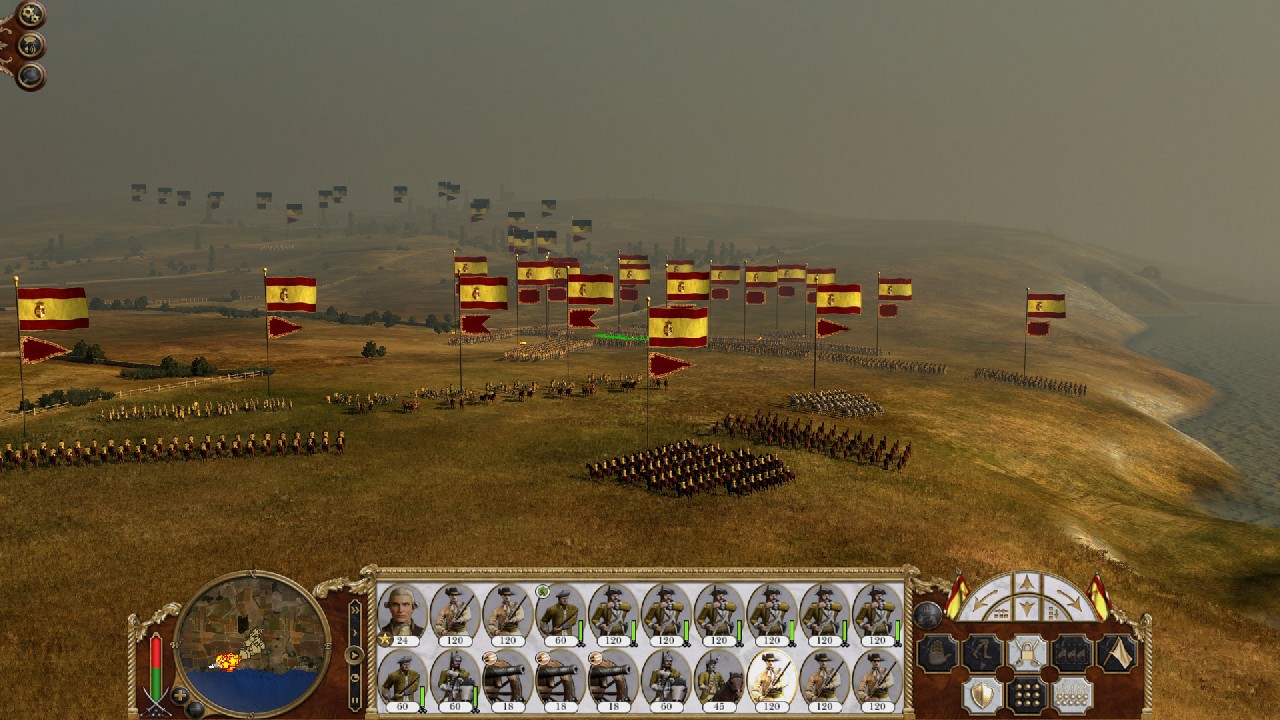This screenshot has height=720, width=1280.
Task: Zoom in the minimap with the plus button
Action: click(179, 695)
